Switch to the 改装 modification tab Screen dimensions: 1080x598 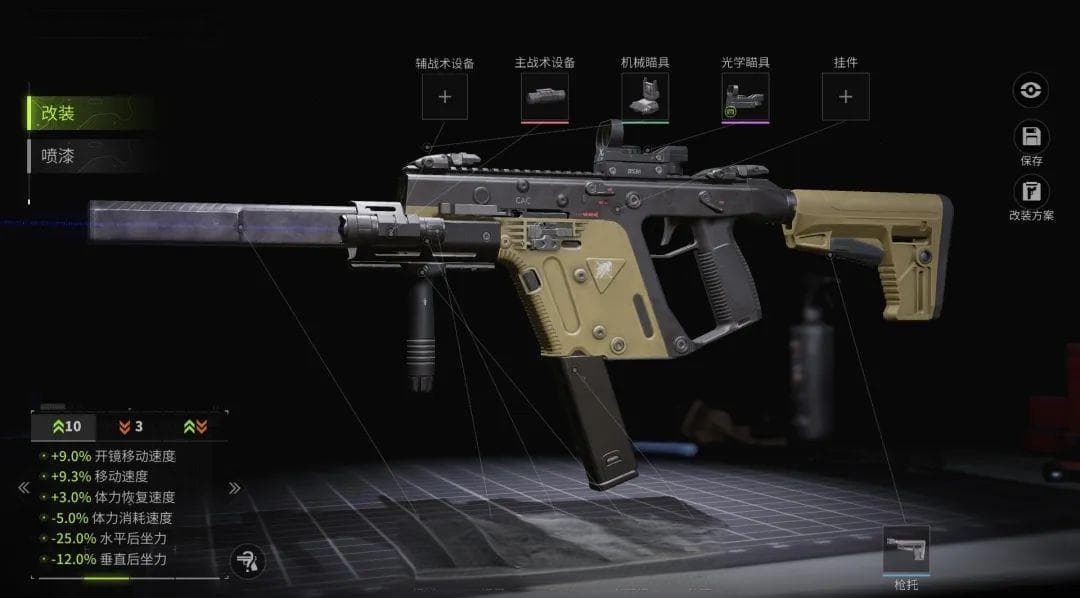point(60,113)
